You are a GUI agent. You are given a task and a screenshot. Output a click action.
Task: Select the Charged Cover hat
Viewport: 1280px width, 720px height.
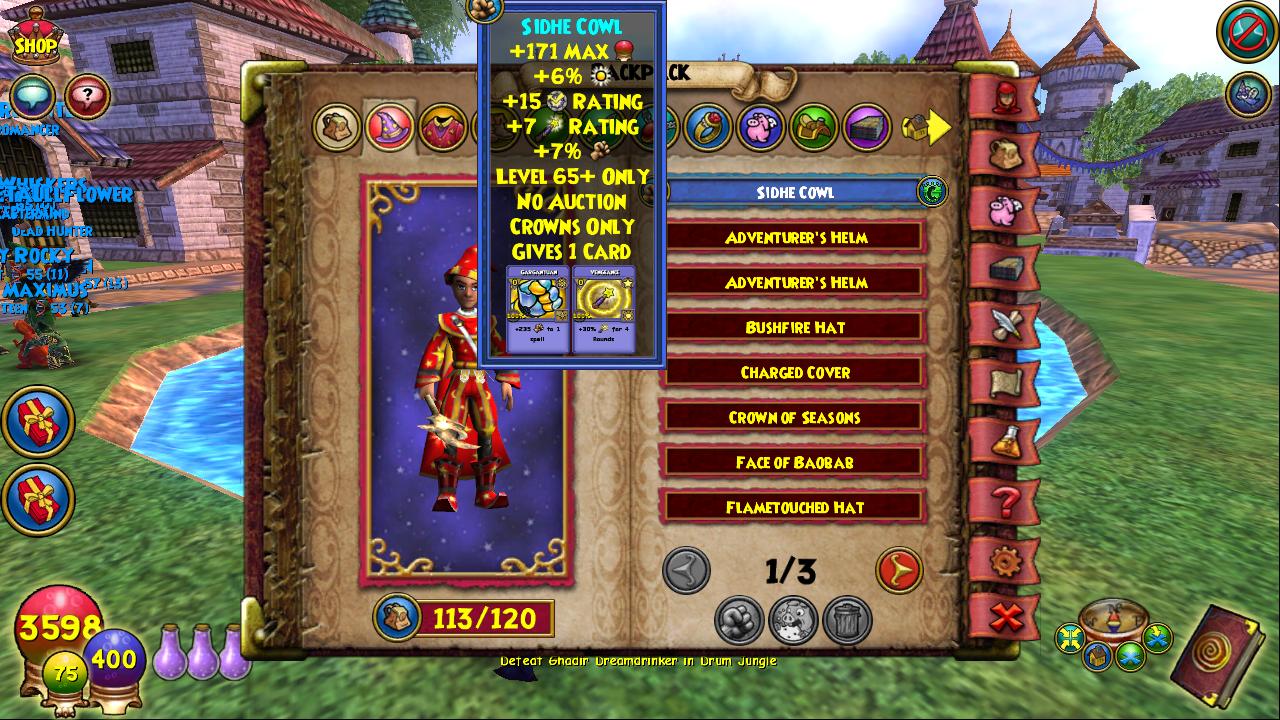pyautogui.click(x=795, y=373)
